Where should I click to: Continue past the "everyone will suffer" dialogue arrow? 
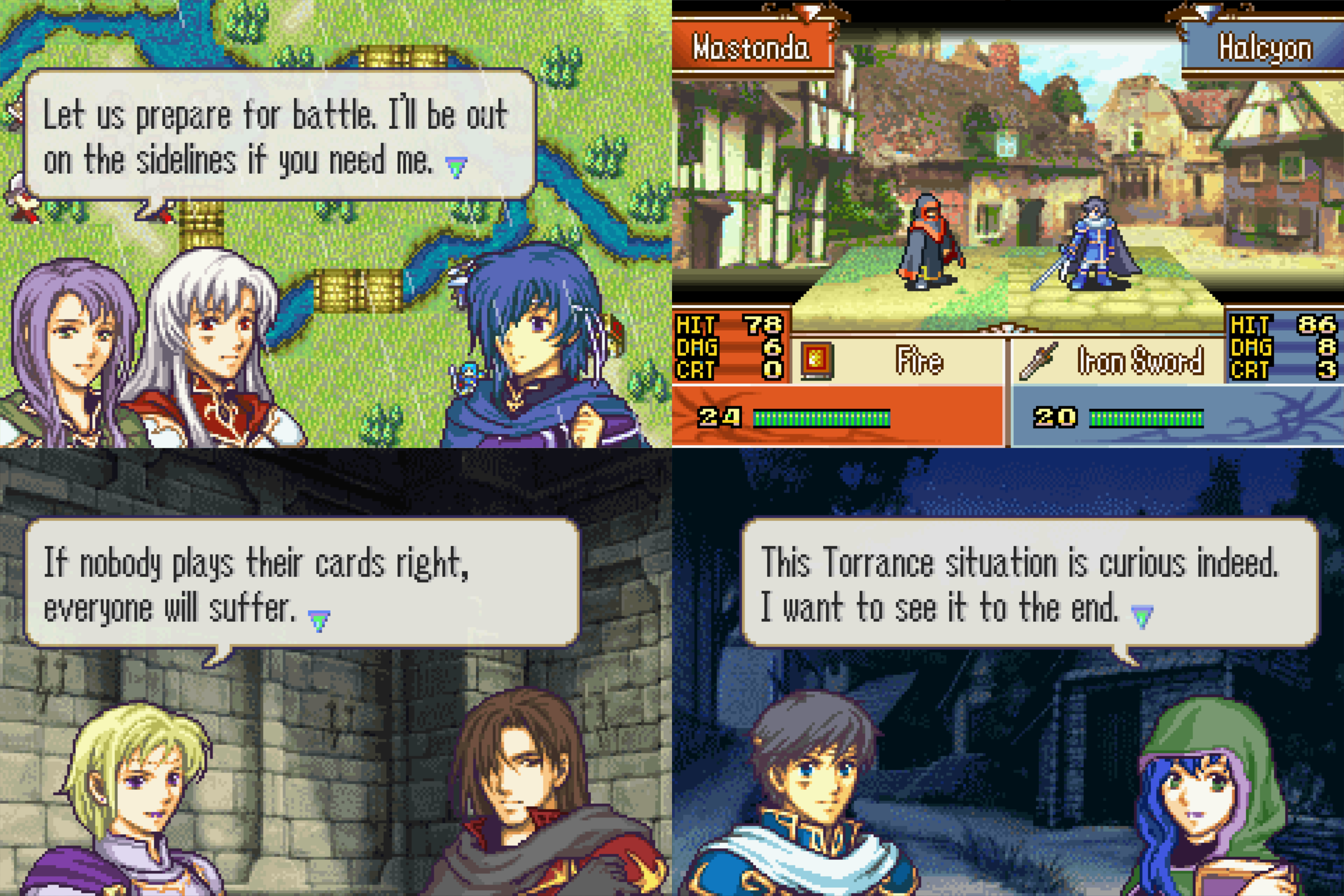point(319,620)
